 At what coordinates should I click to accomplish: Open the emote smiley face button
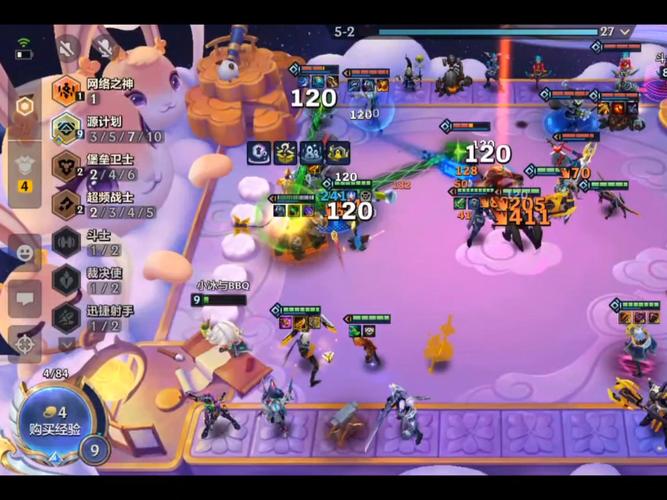(25, 250)
